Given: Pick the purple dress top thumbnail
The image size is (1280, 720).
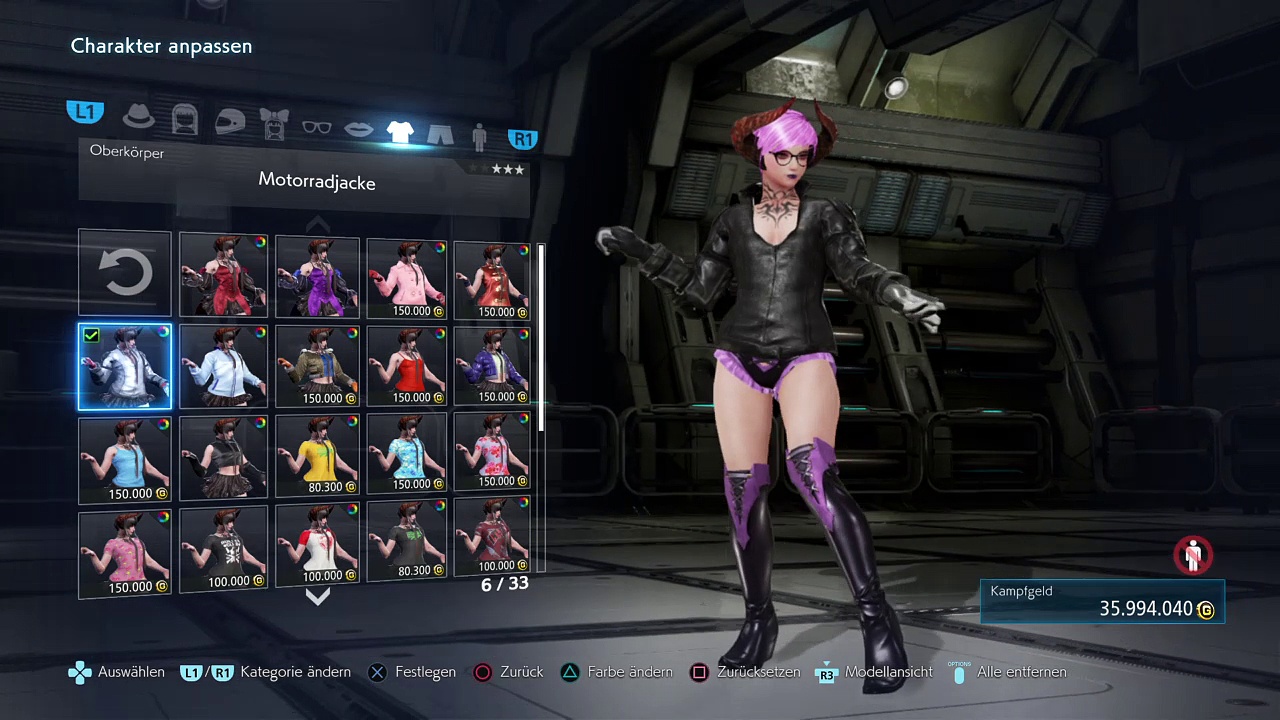Looking at the screenshot, I should pos(317,277).
